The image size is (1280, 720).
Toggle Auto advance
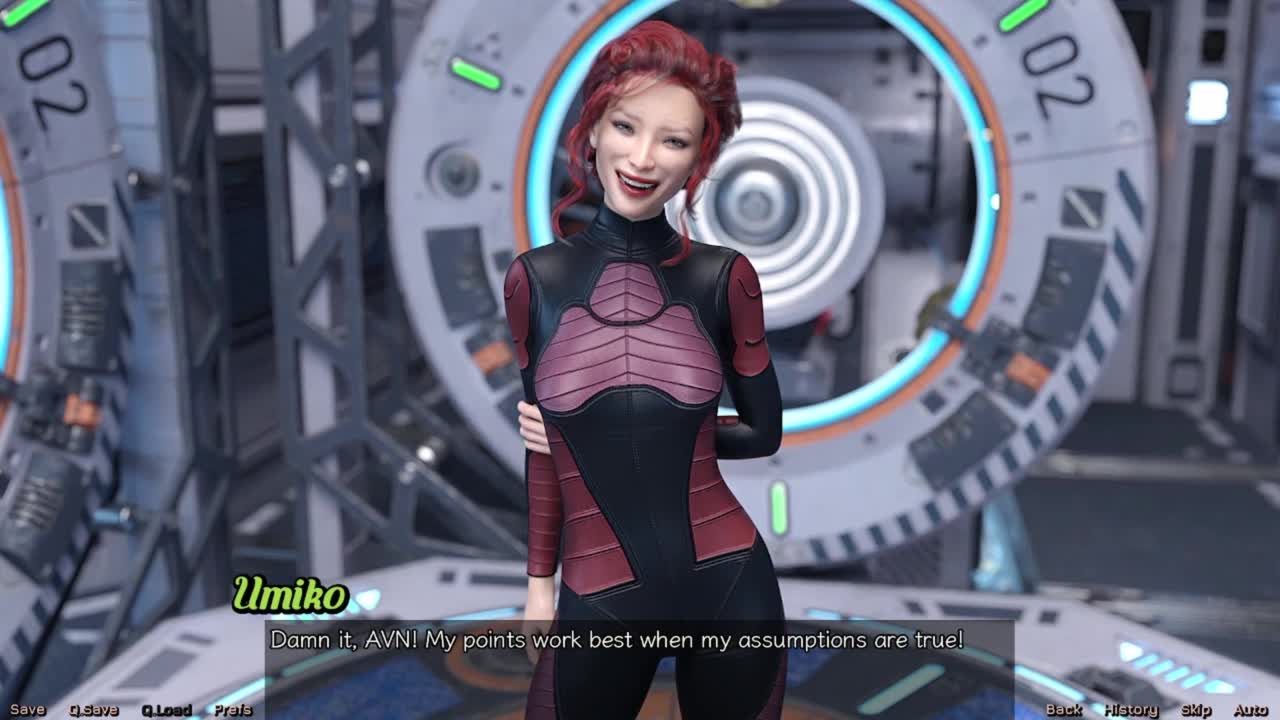point(1250,710)
